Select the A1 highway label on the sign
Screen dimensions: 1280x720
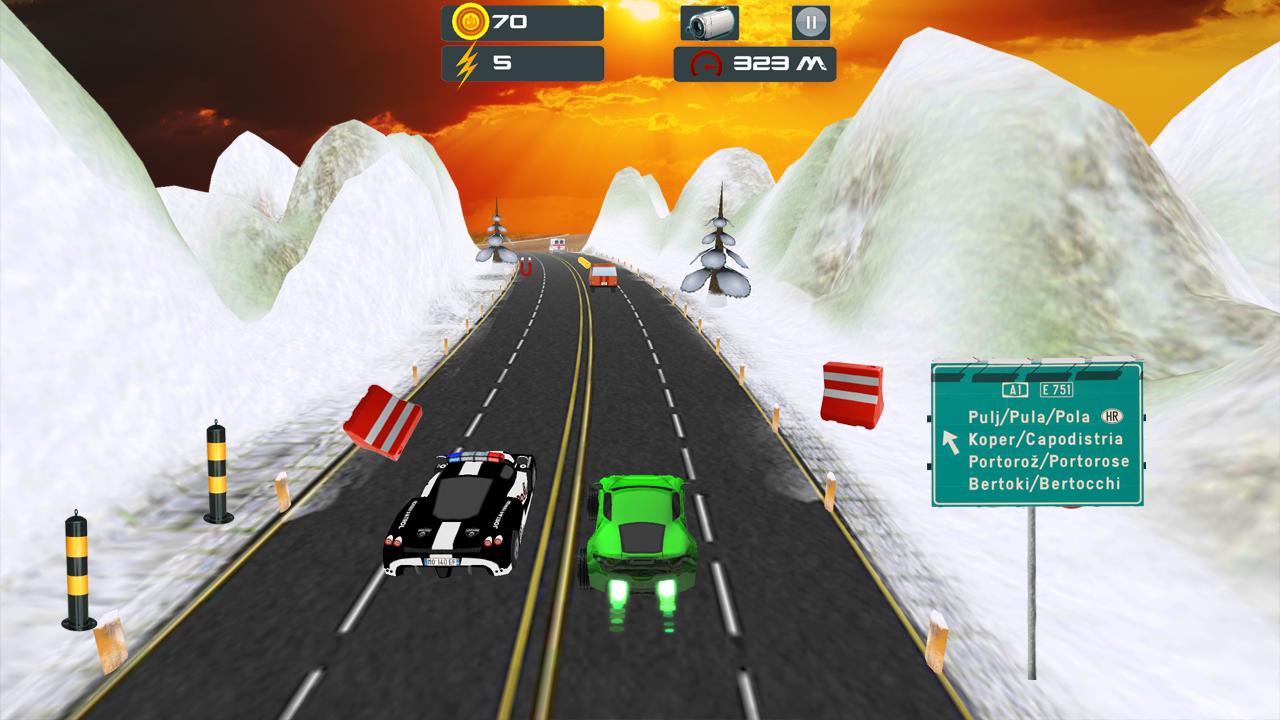point(1015,390)
